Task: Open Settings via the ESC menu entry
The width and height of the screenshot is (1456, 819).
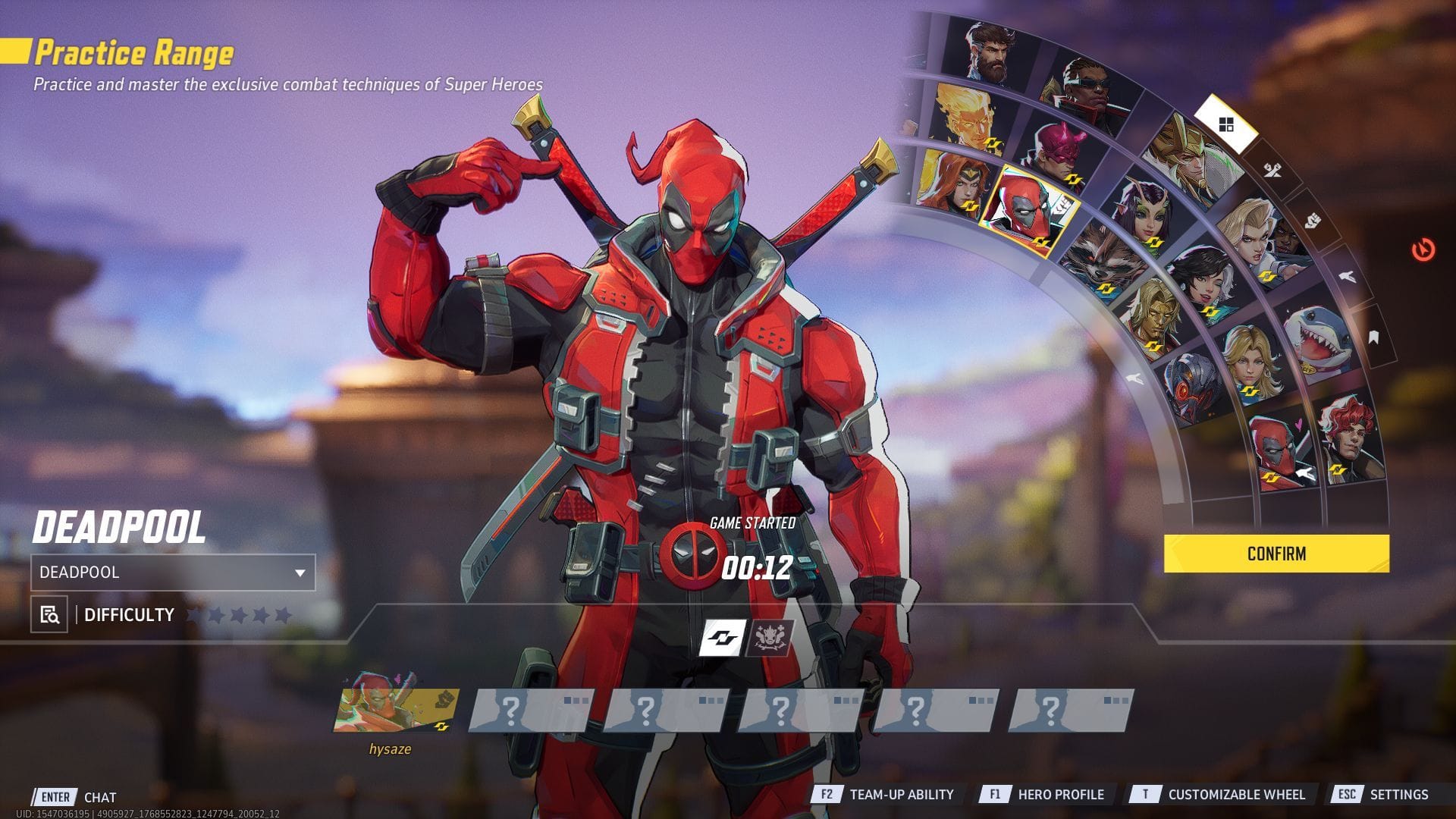Action: click(1400, 795)
